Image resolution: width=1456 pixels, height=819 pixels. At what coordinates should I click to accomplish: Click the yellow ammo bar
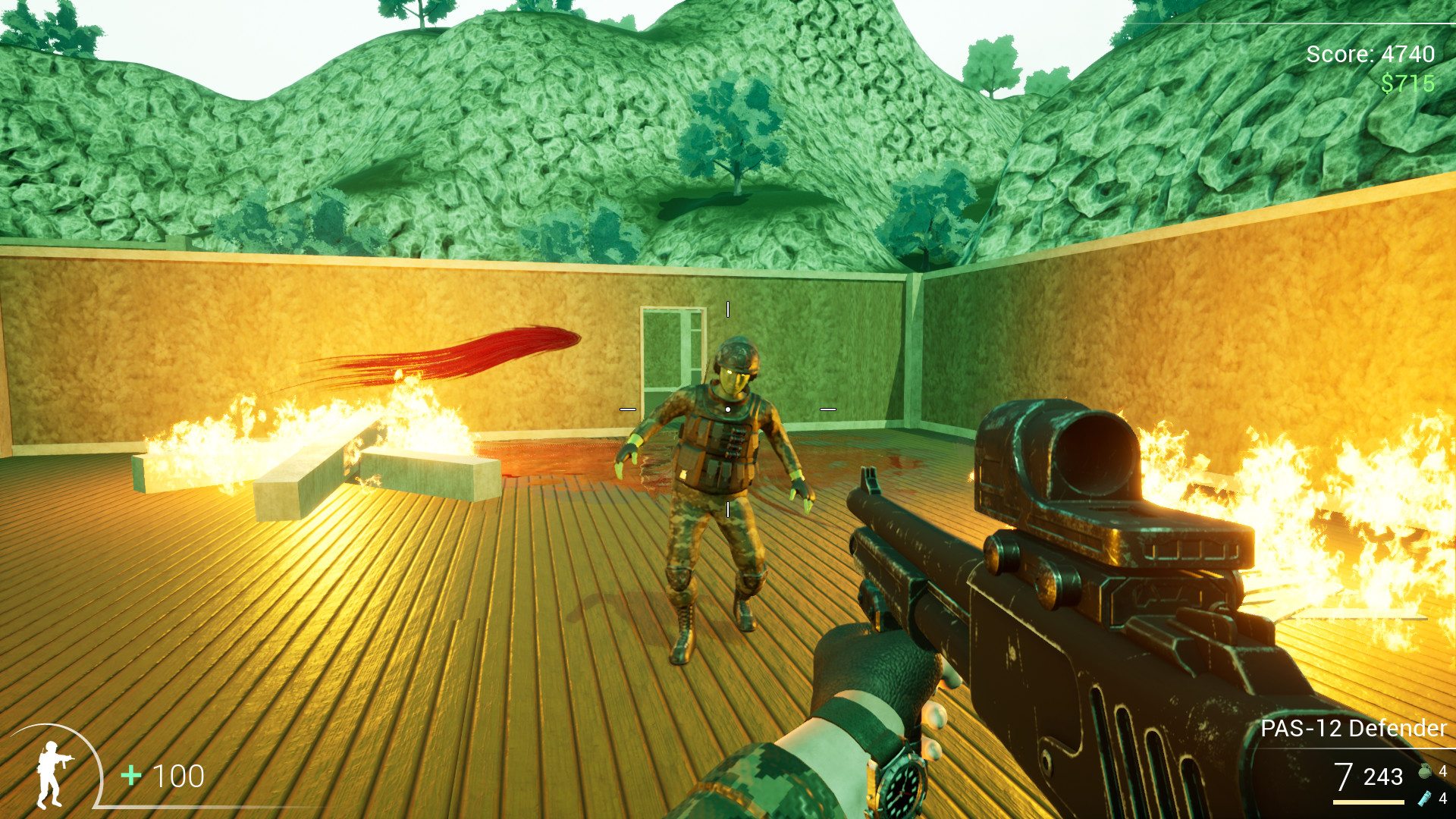click(1369, 802)
